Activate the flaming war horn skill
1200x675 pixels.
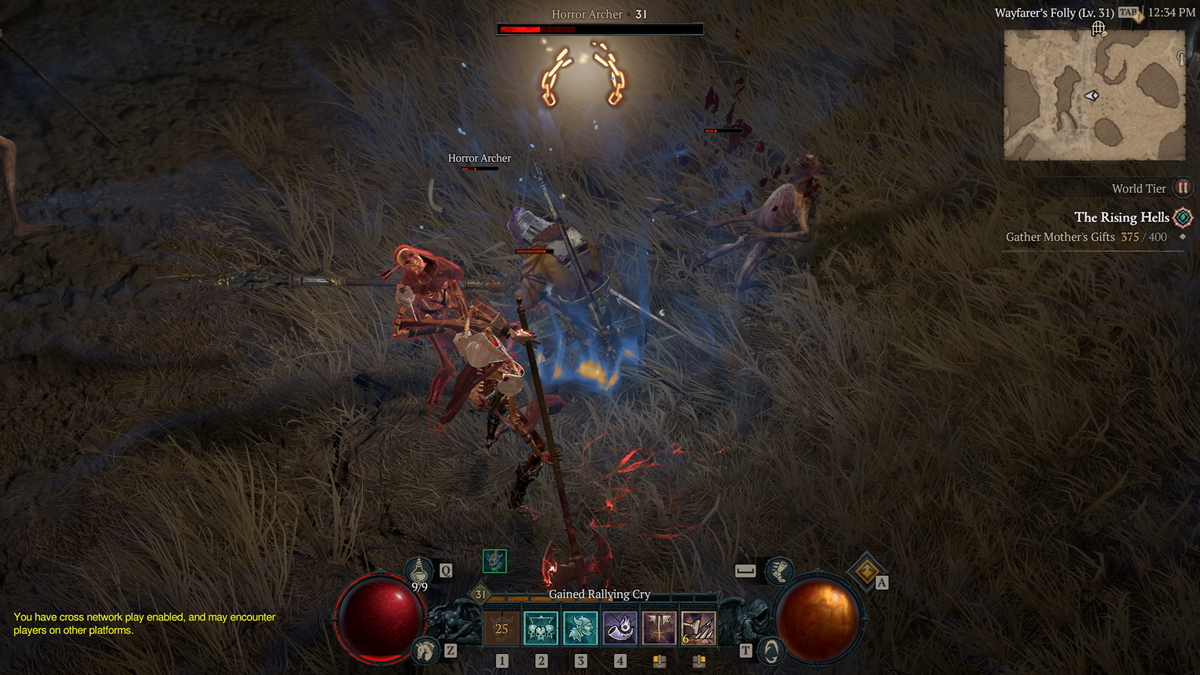click(620, 629)
